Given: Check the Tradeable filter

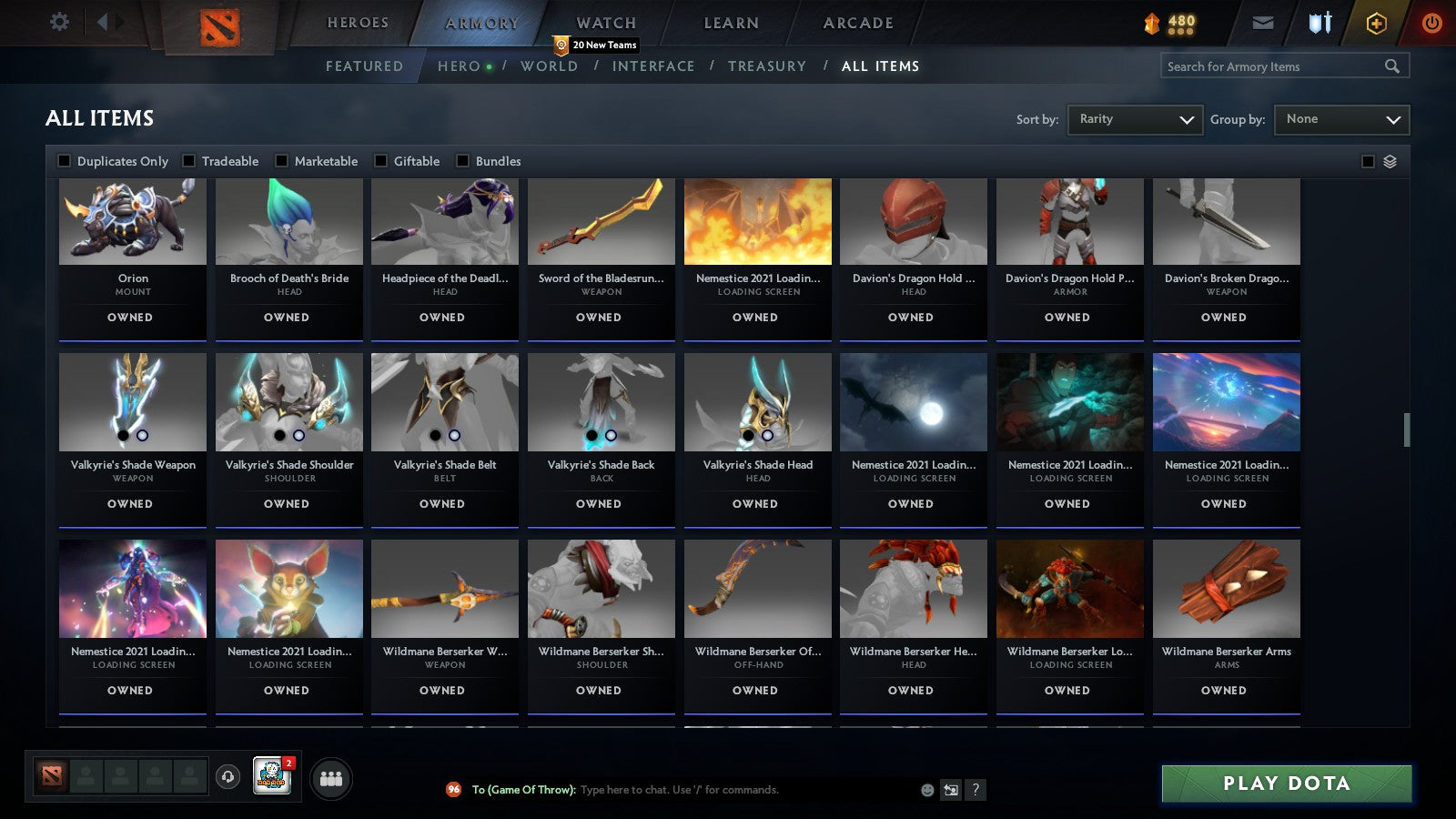Looking at the screenshot, I should (189, 160).
